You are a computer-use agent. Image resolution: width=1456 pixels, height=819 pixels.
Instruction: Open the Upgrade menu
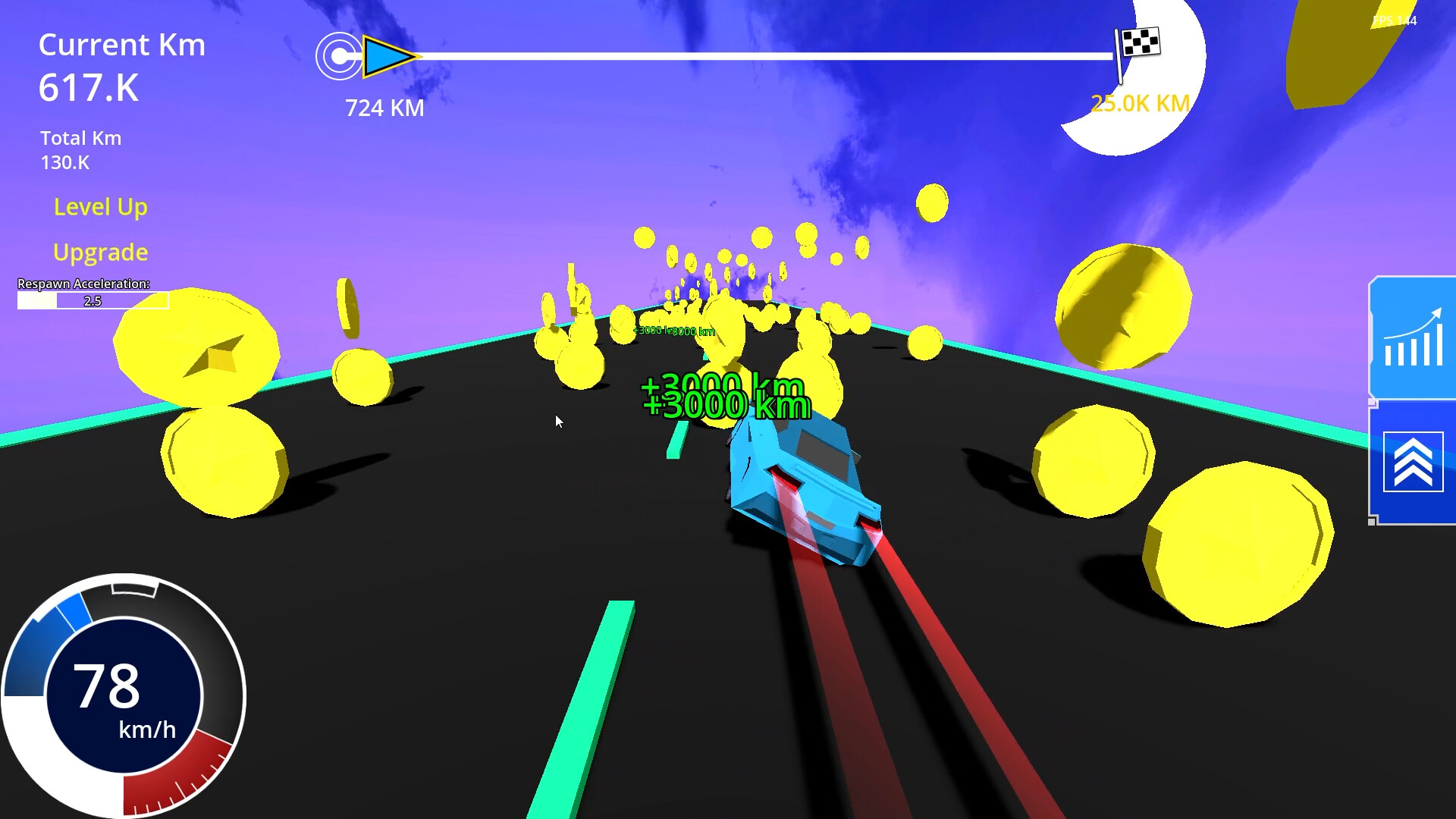click(x=100, y=252)
